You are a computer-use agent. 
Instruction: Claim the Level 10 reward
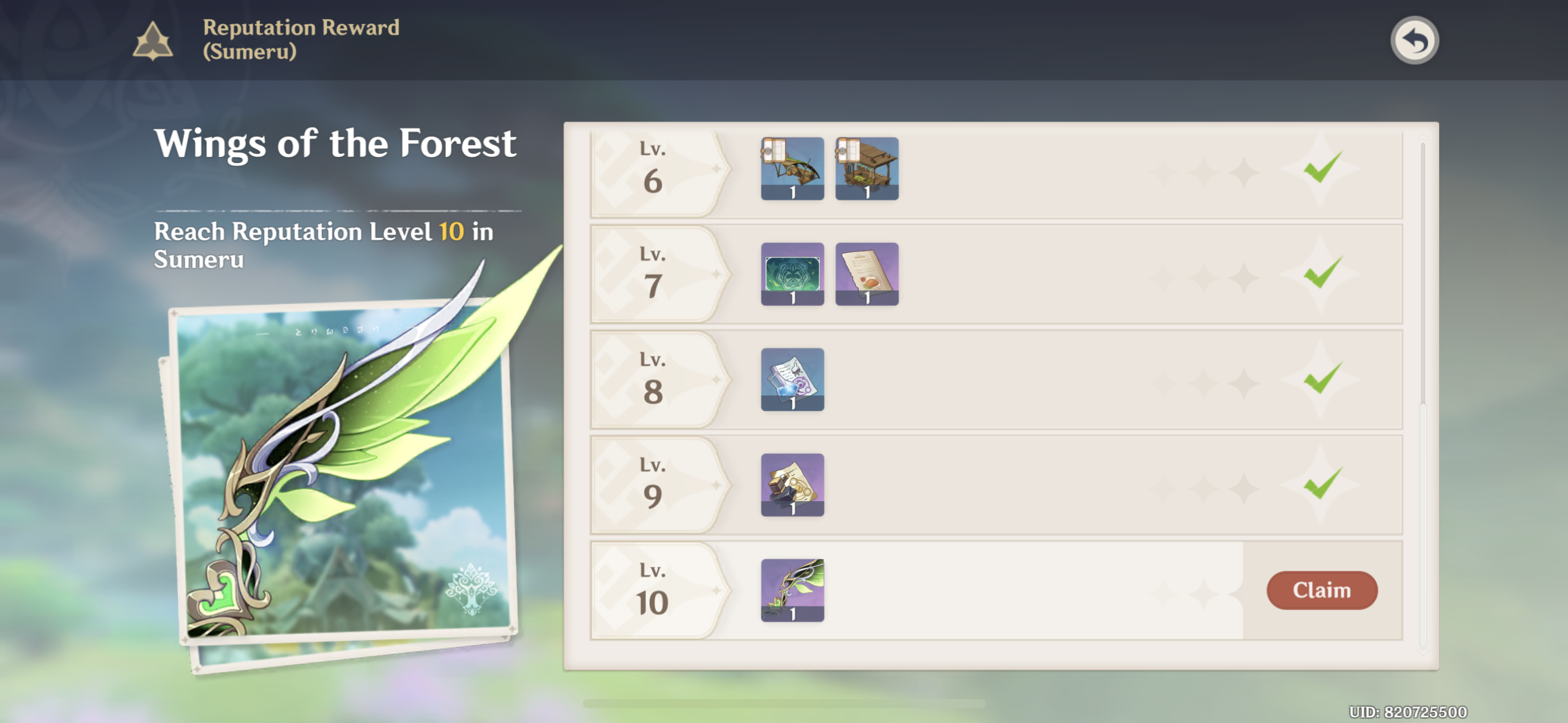click(x=1323, y=591)
